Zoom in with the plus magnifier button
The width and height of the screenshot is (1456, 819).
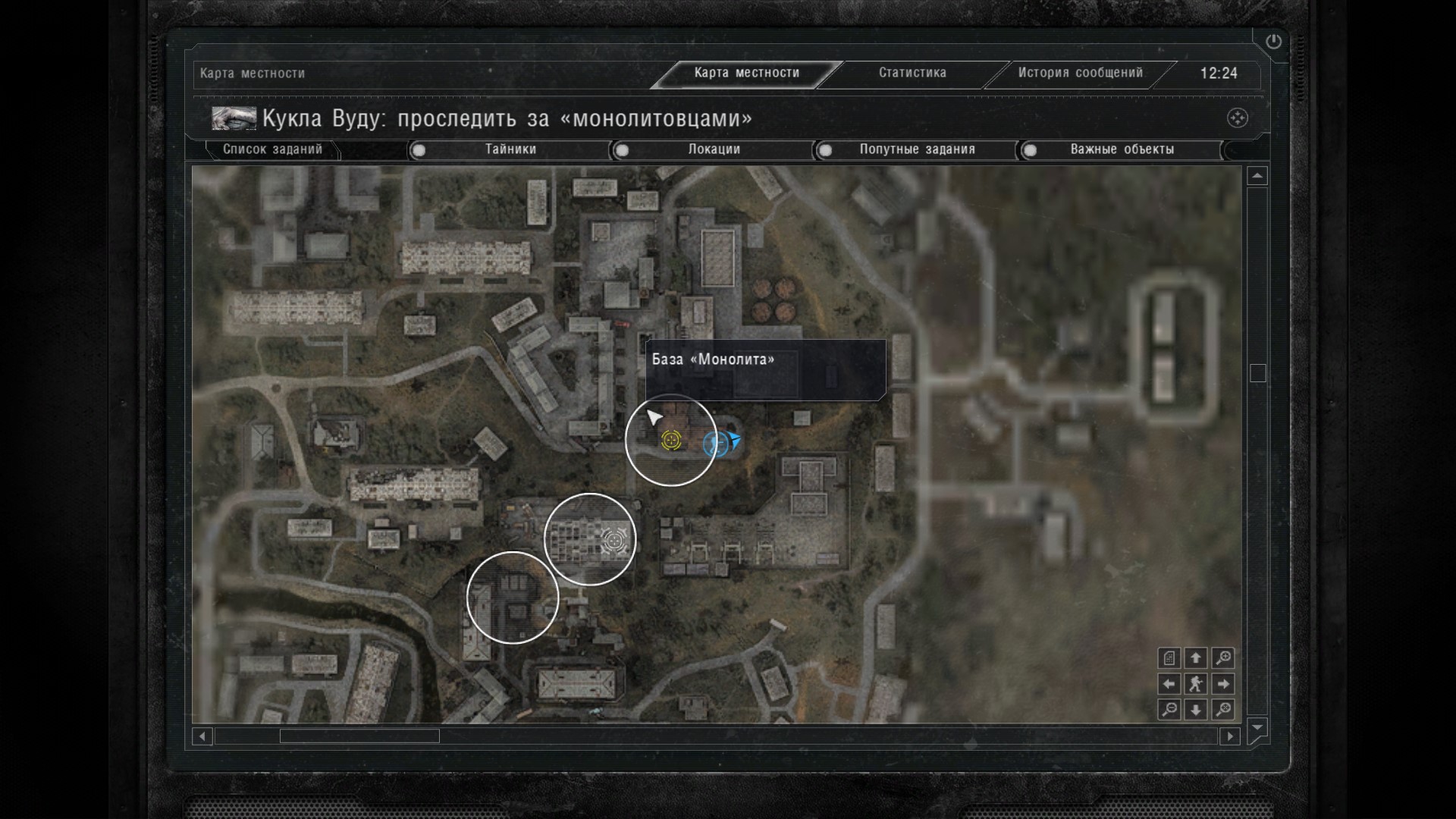(x=1222, y=658)
